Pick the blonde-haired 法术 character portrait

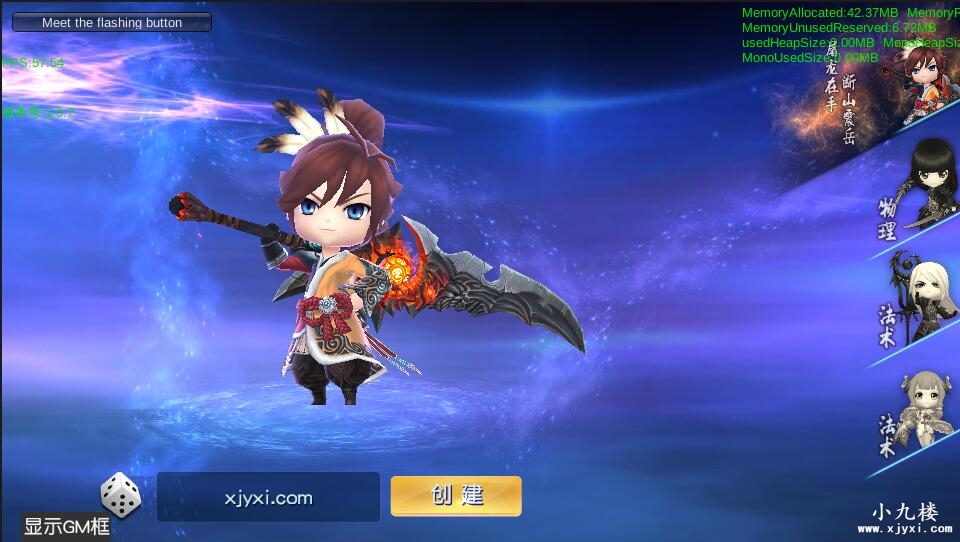[918, 300]
